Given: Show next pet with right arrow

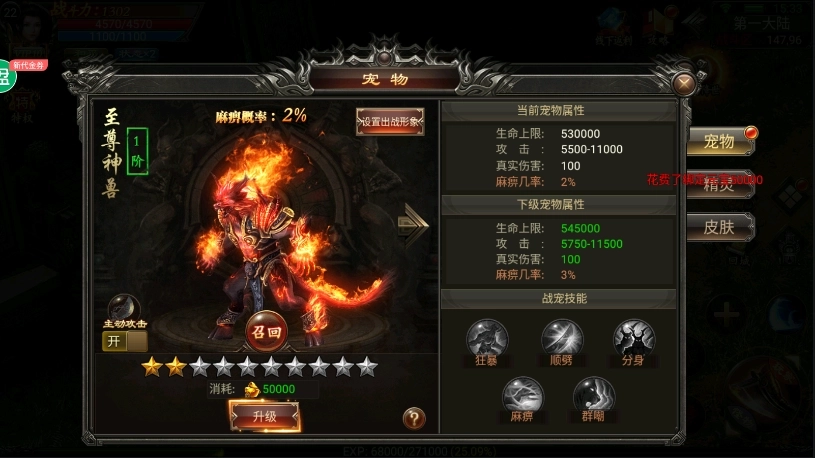Looking at the screenshot, I should (412, 222).
